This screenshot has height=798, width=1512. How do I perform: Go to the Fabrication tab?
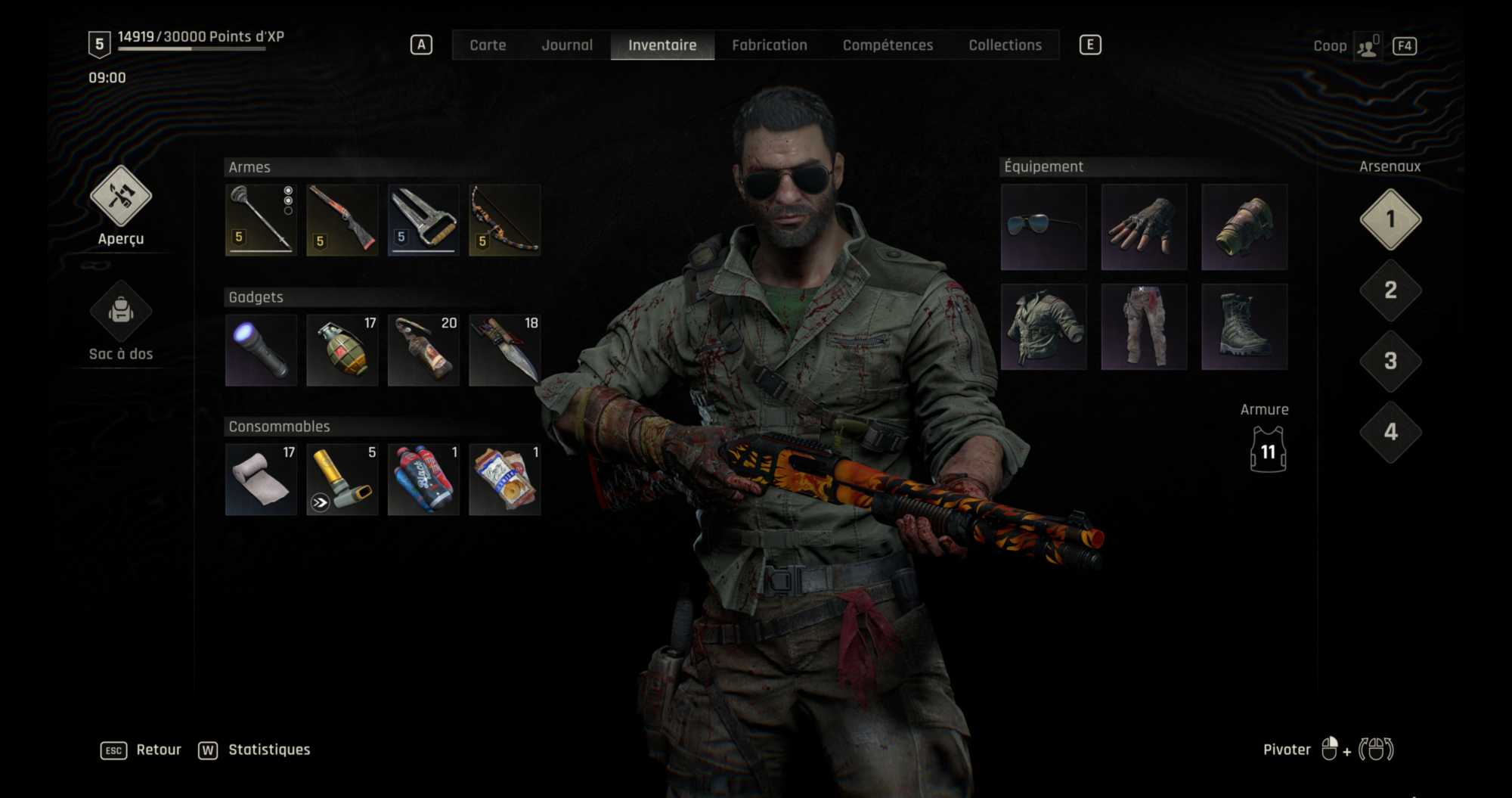pyautogui.click(x=769, y=45)
